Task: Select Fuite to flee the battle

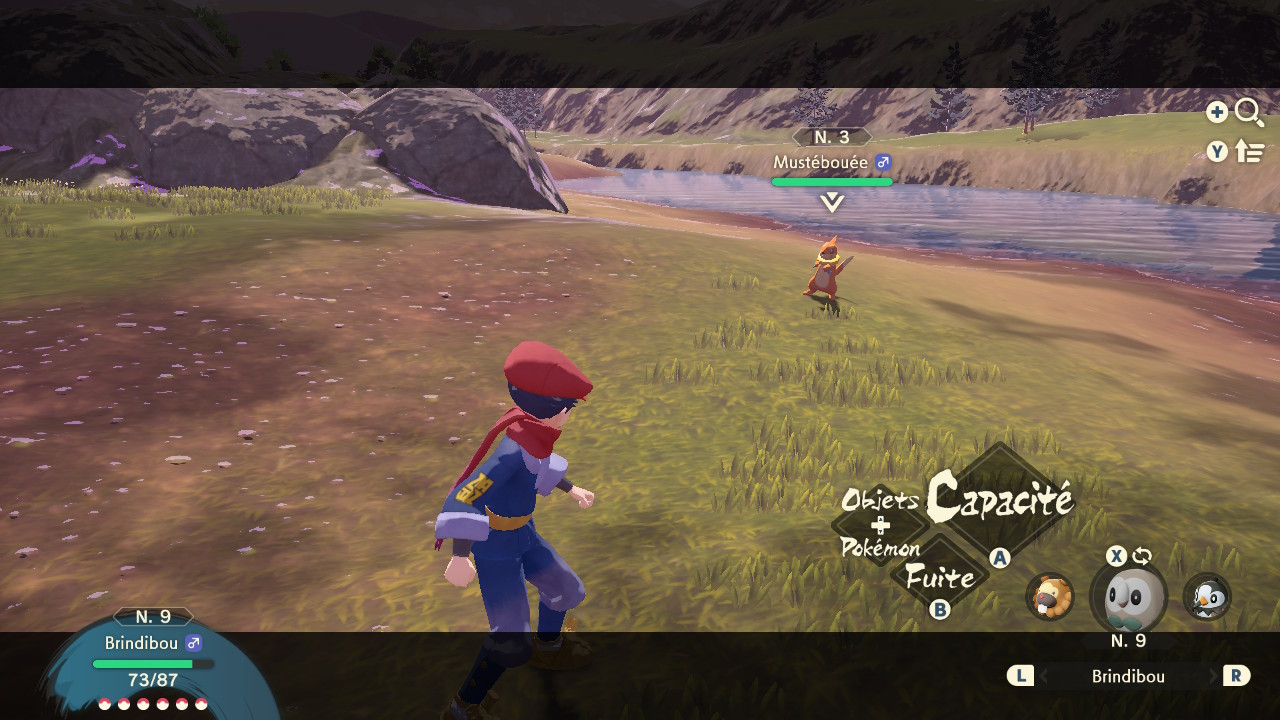Action: click(x=939, y=577)
